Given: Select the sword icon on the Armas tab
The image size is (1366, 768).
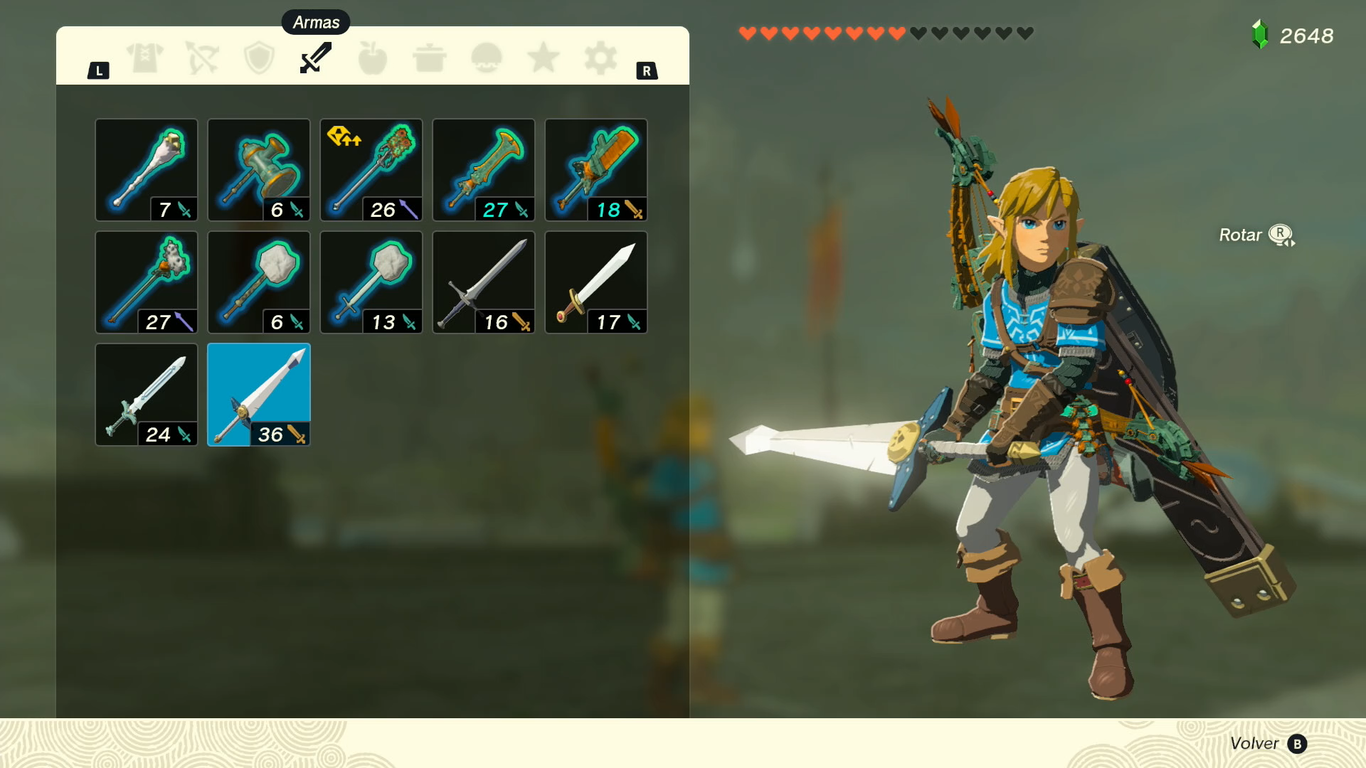Looking at the screenshot, I should coord(316,58).
